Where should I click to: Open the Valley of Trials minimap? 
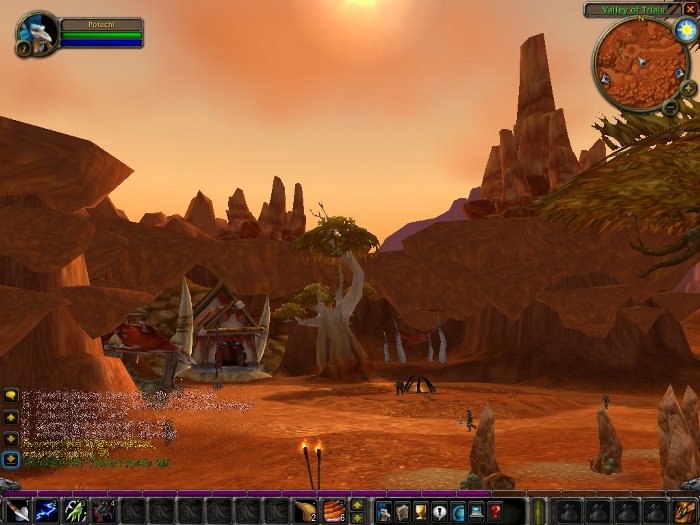point(640,64)
